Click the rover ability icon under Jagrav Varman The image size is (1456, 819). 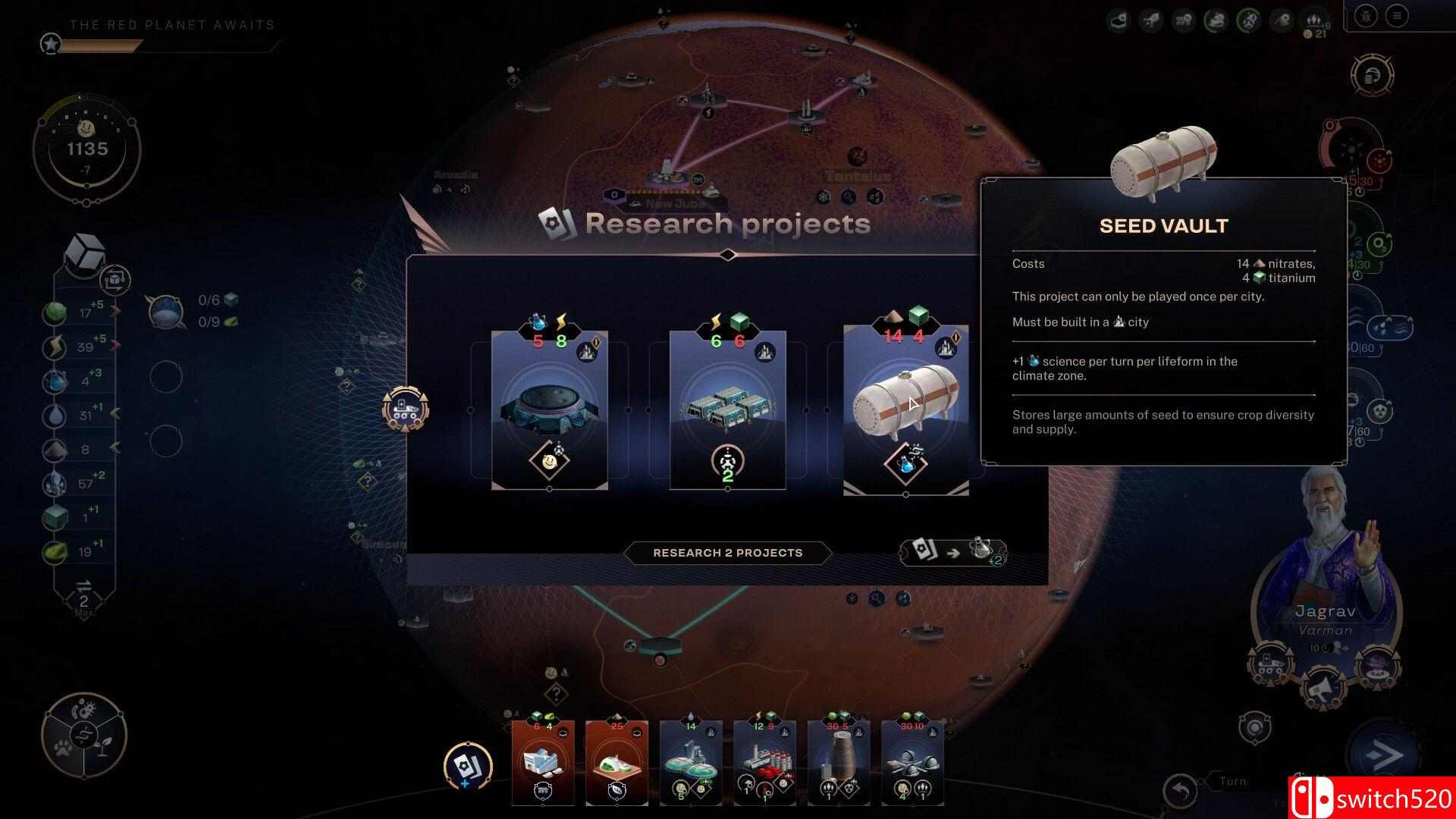point(1271,665)
